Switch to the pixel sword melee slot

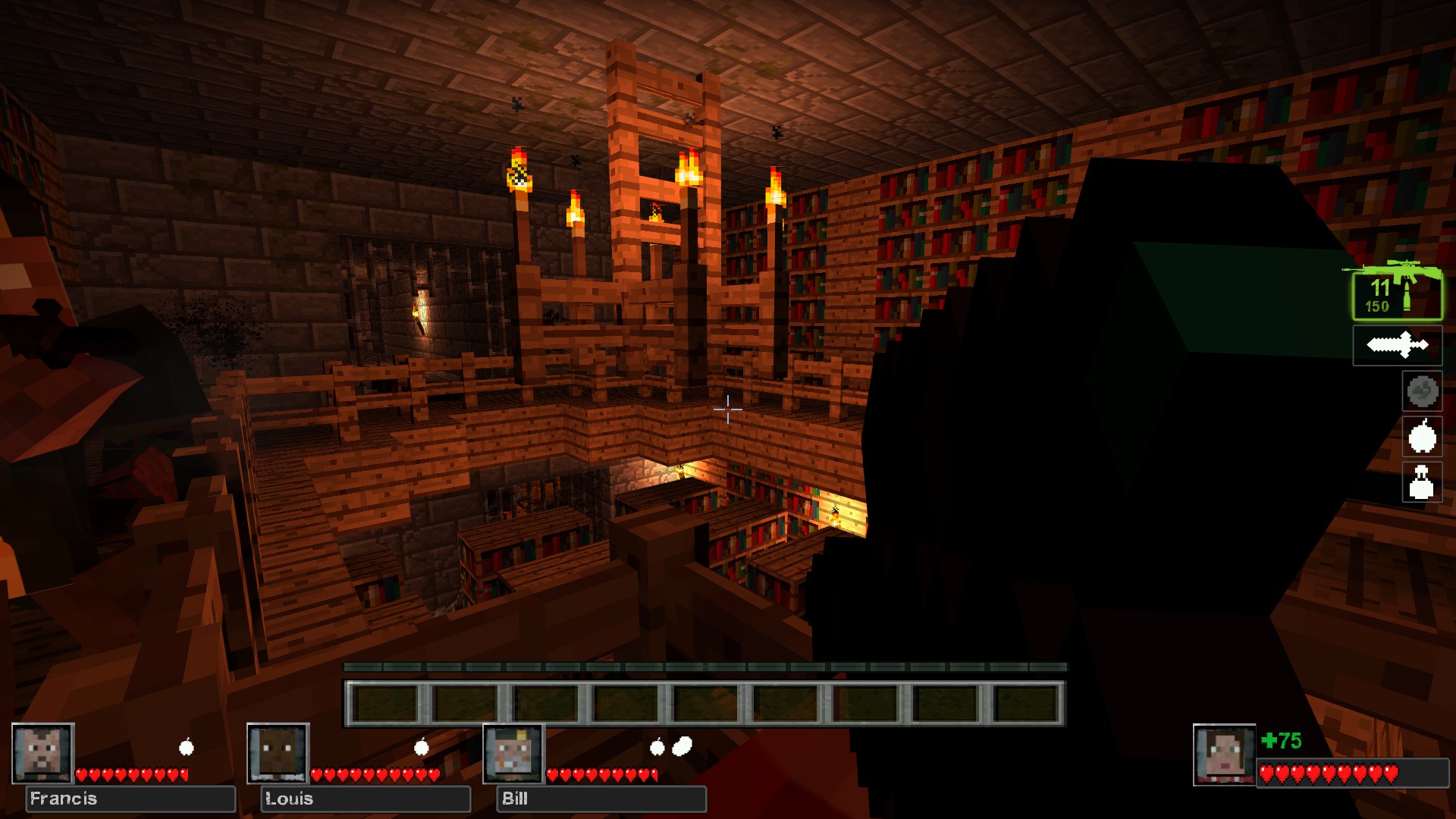[1397, 346]
